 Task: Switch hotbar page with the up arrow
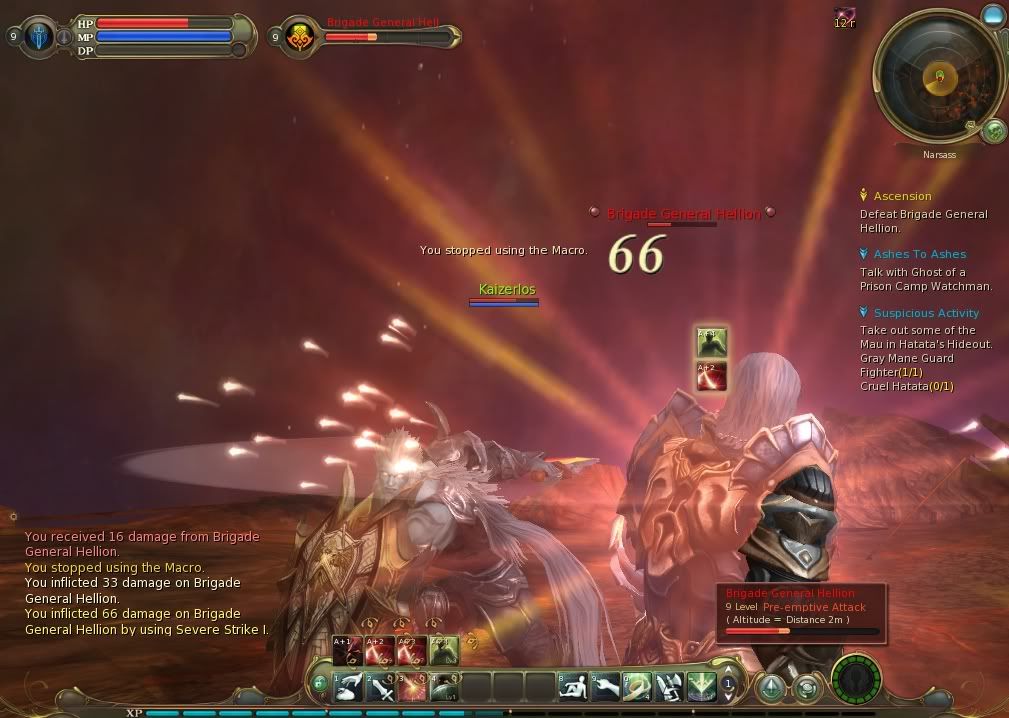coord(729,671)
